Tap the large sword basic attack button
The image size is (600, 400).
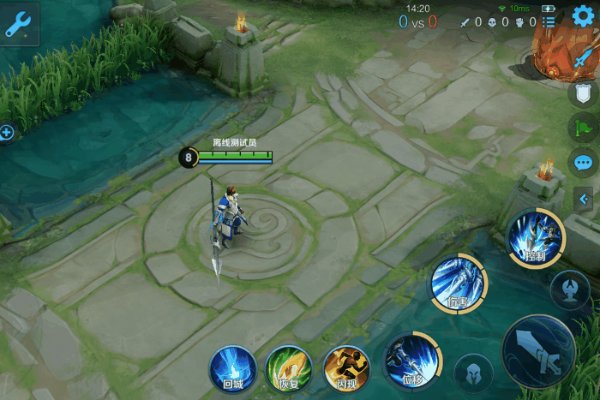click(x=538, y=351)
